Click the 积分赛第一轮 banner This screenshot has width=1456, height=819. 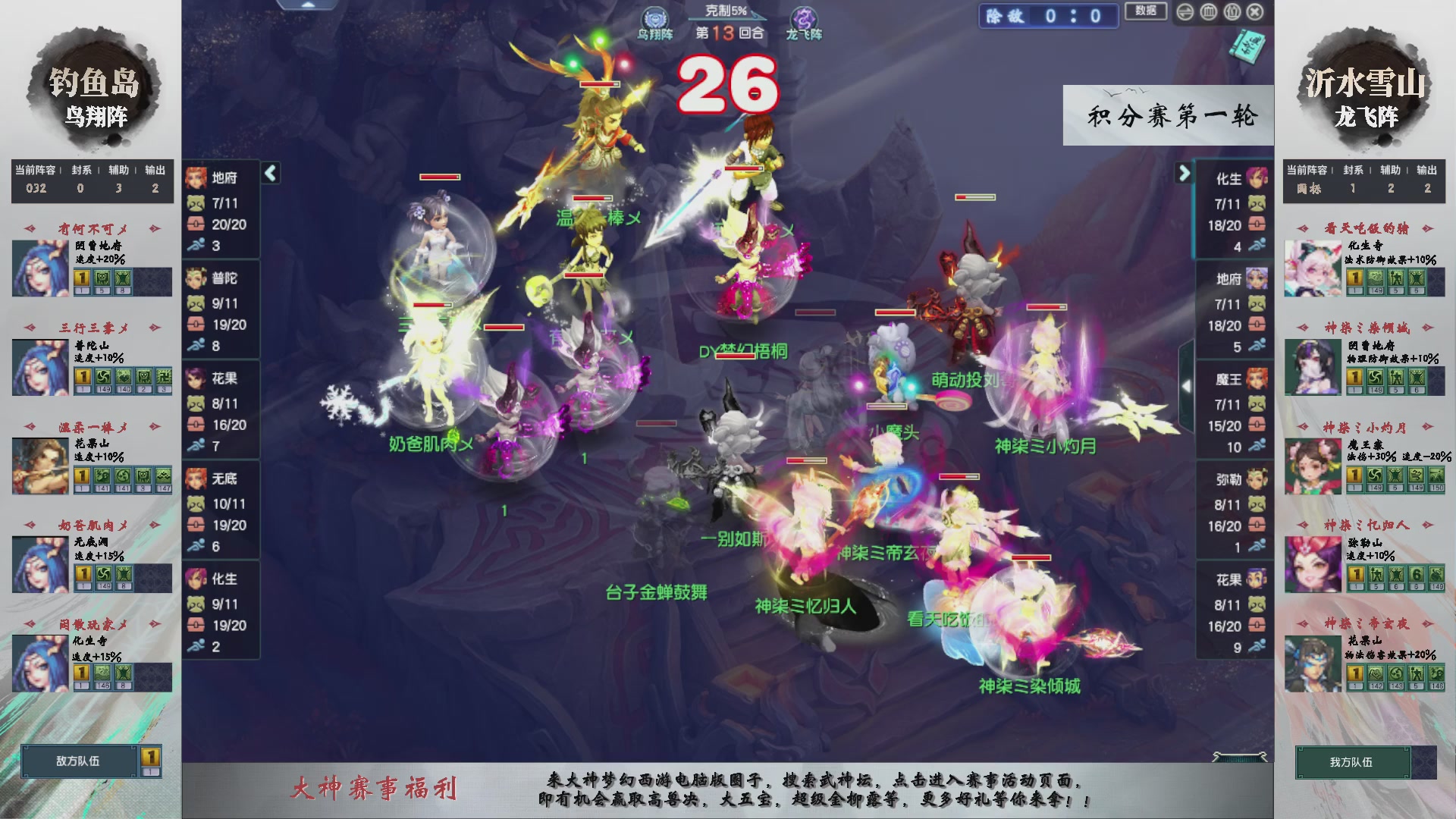coord(1168,118)
